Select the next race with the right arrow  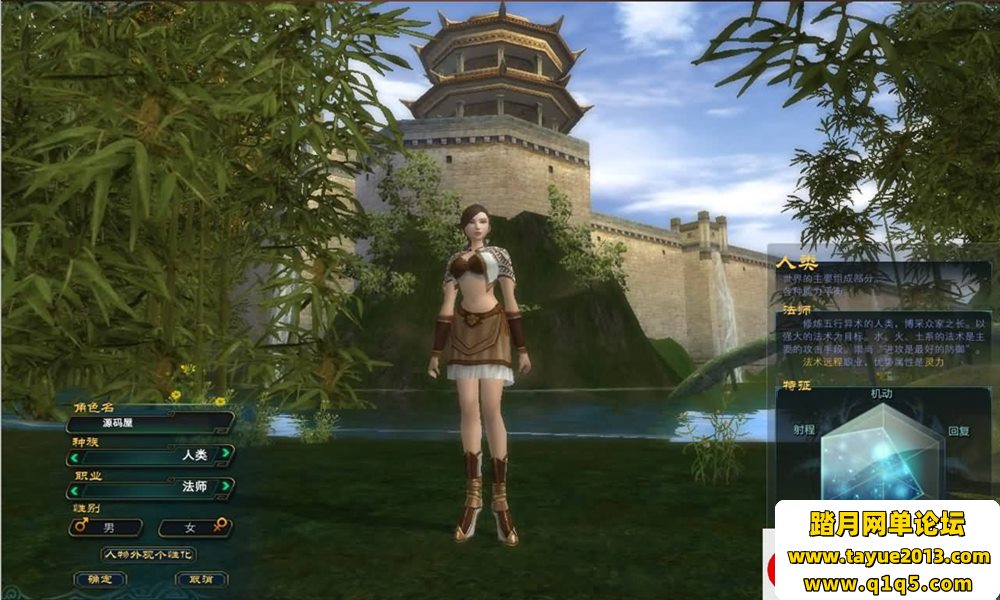coord(226,455)
